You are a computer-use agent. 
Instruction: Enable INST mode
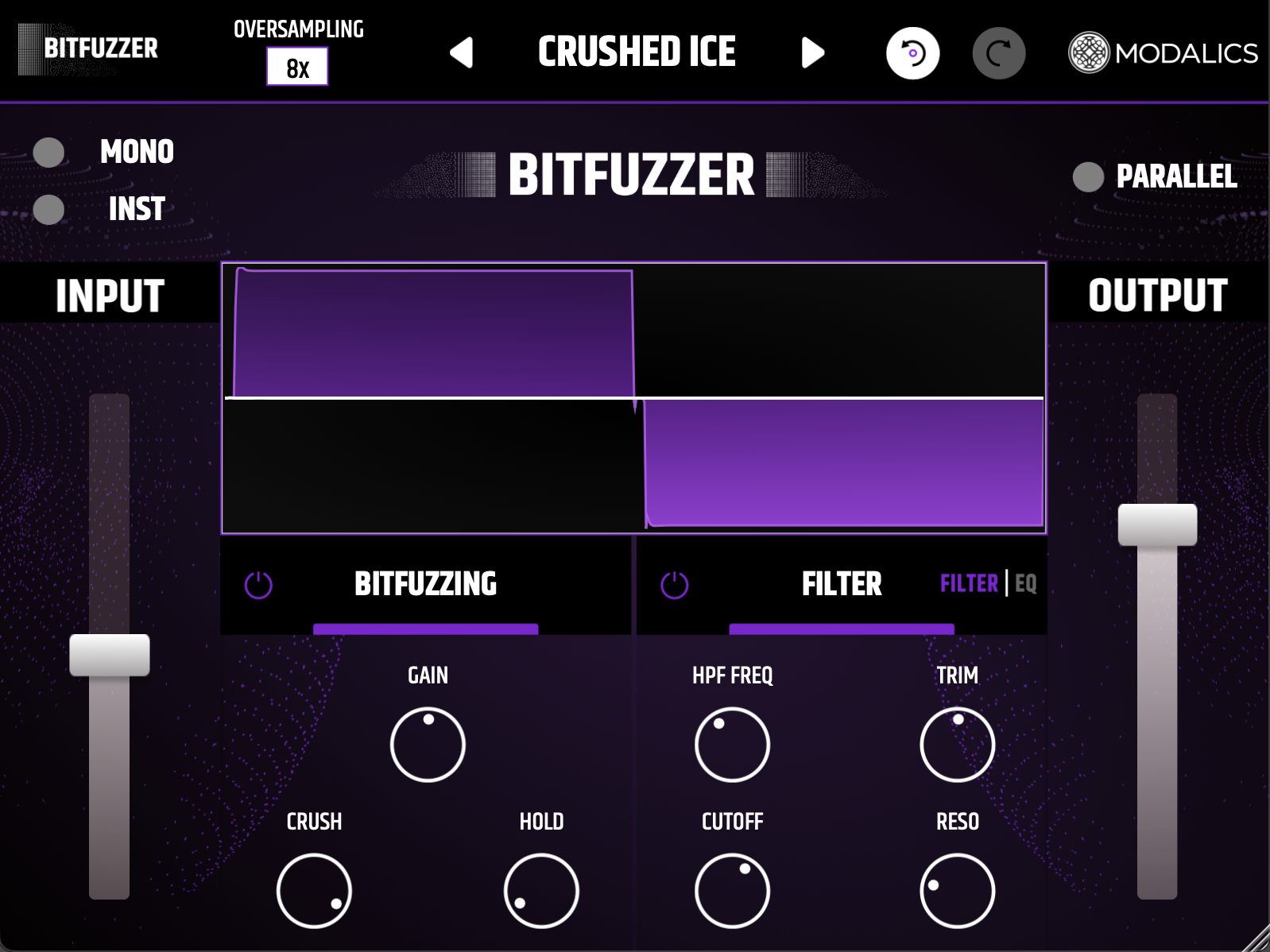(49, 209)
